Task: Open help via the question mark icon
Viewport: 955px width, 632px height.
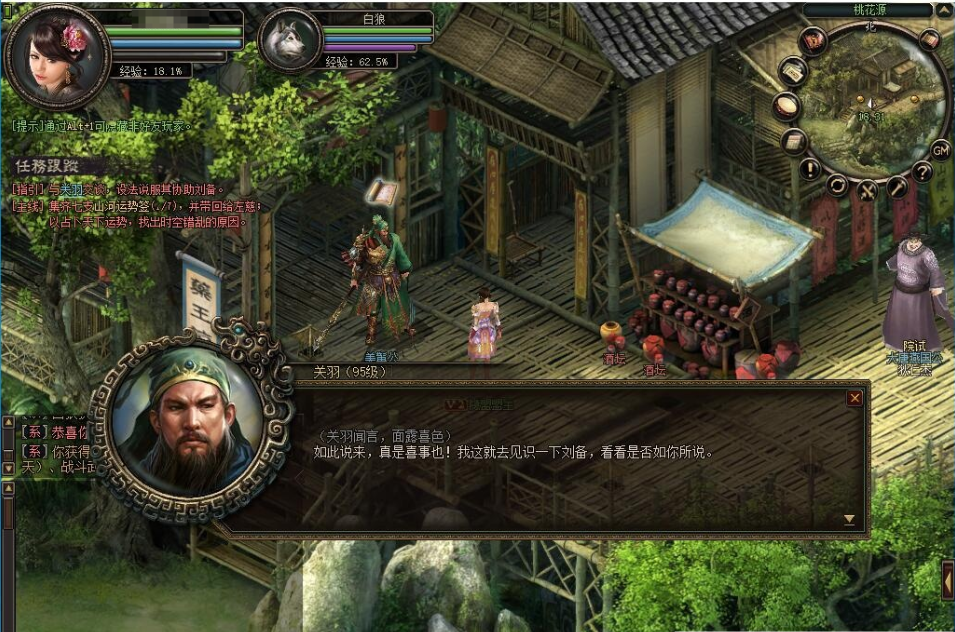Action: 922,172
